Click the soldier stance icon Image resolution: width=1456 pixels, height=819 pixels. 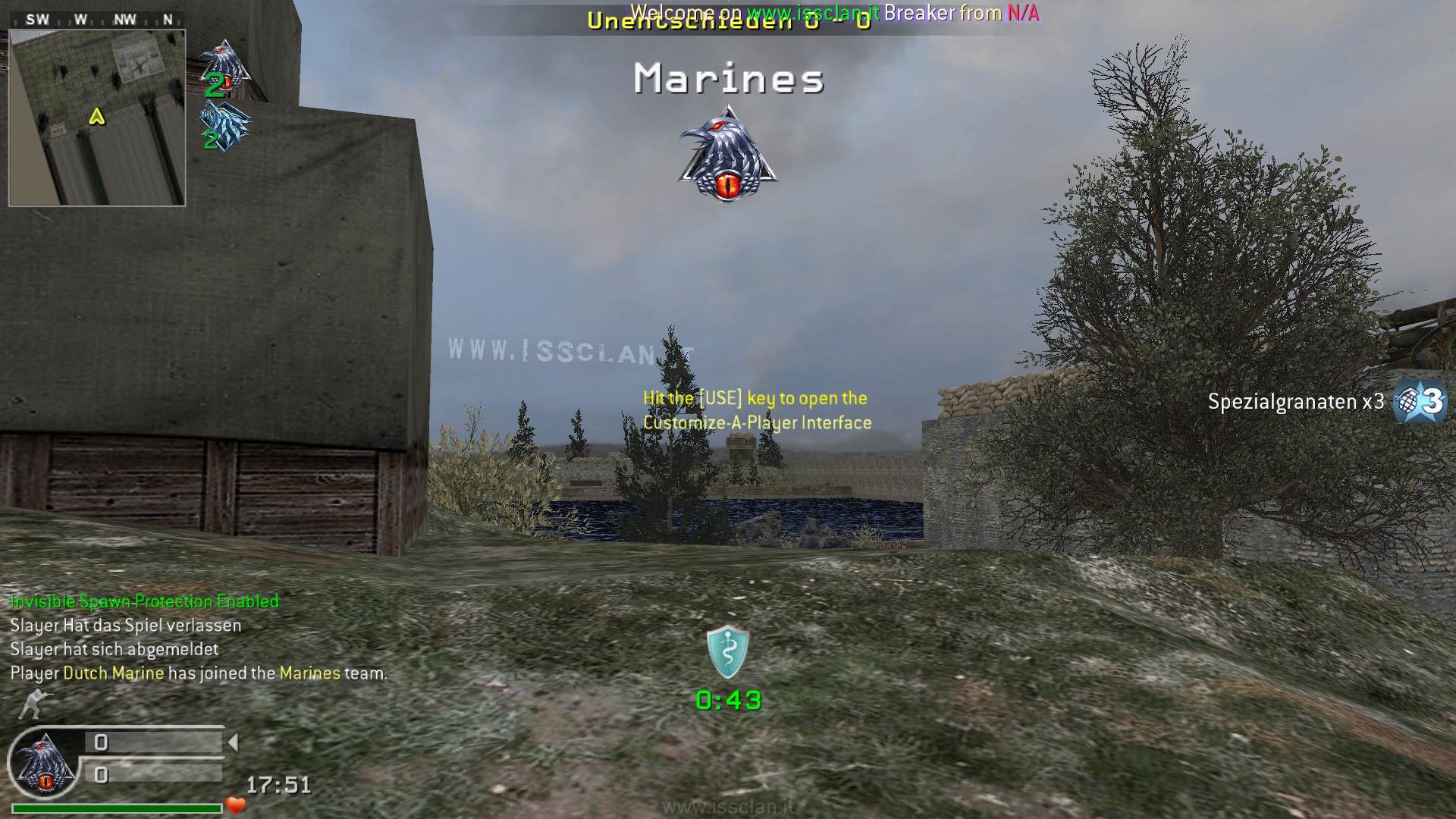click(32, 703)
